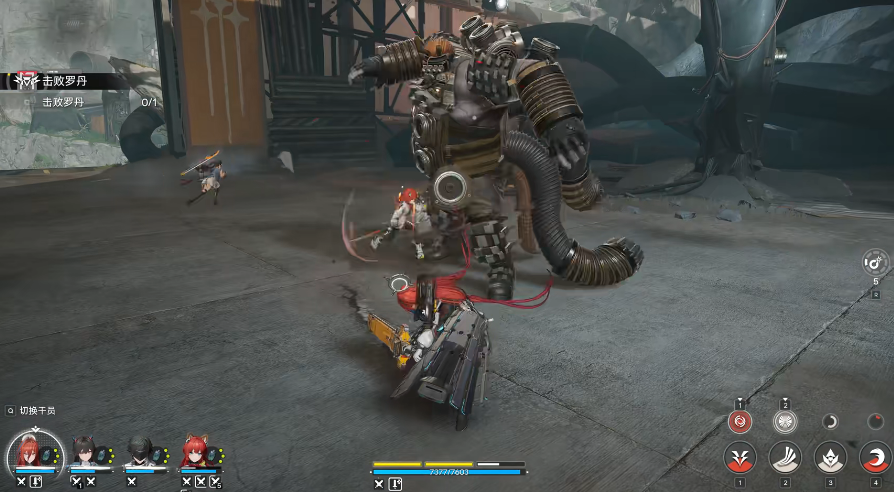Trigger the red swirl ultimate above slot 1
The height and width of the screenshot is (492, 894).
[x=740, y=421]
